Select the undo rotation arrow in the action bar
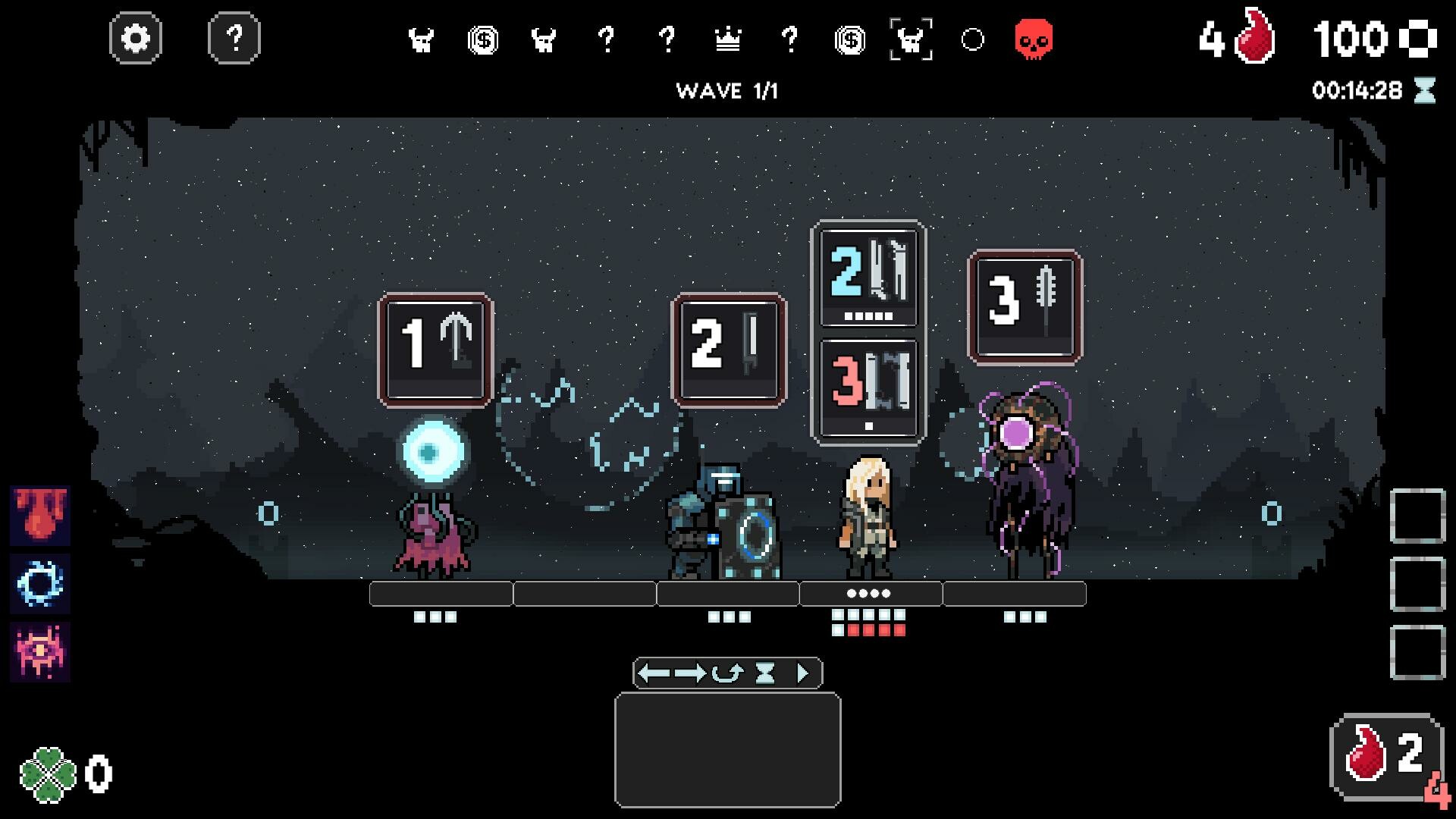The width and height of the screenshot is (1456, 819). pyautogui.click(x=729, y=672)
